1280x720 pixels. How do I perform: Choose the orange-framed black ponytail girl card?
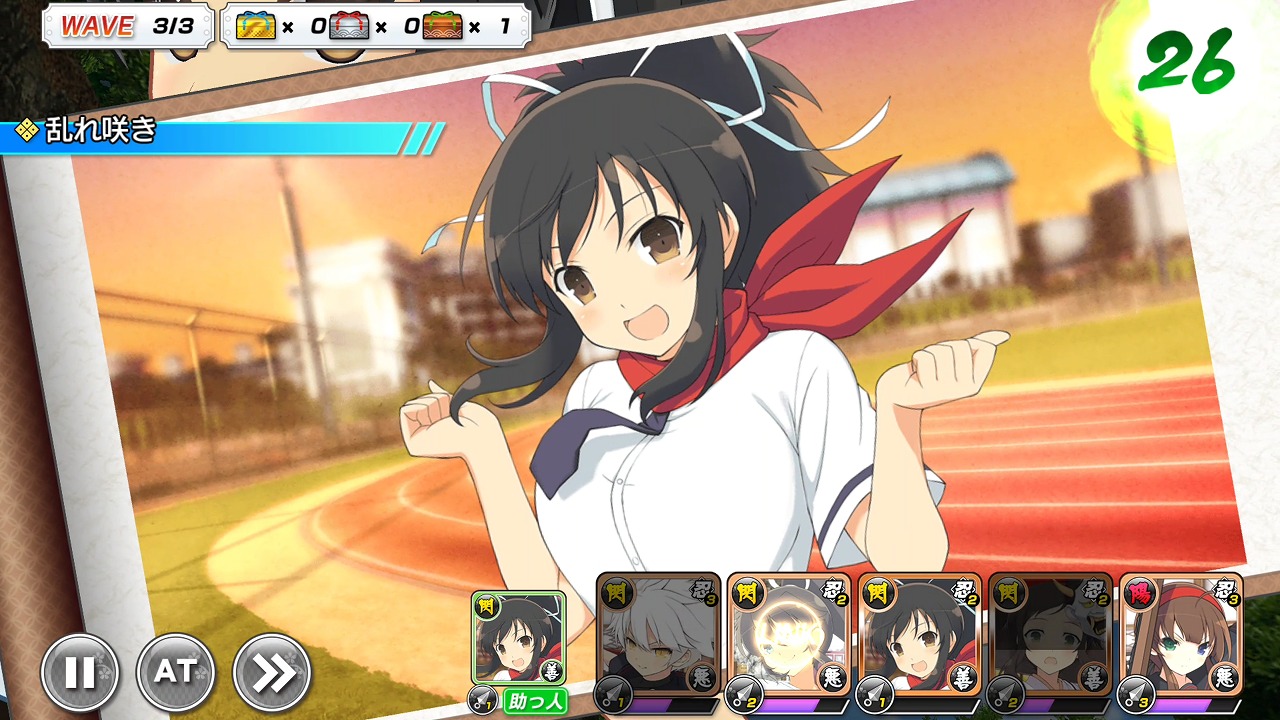click(x=920, y=635)
